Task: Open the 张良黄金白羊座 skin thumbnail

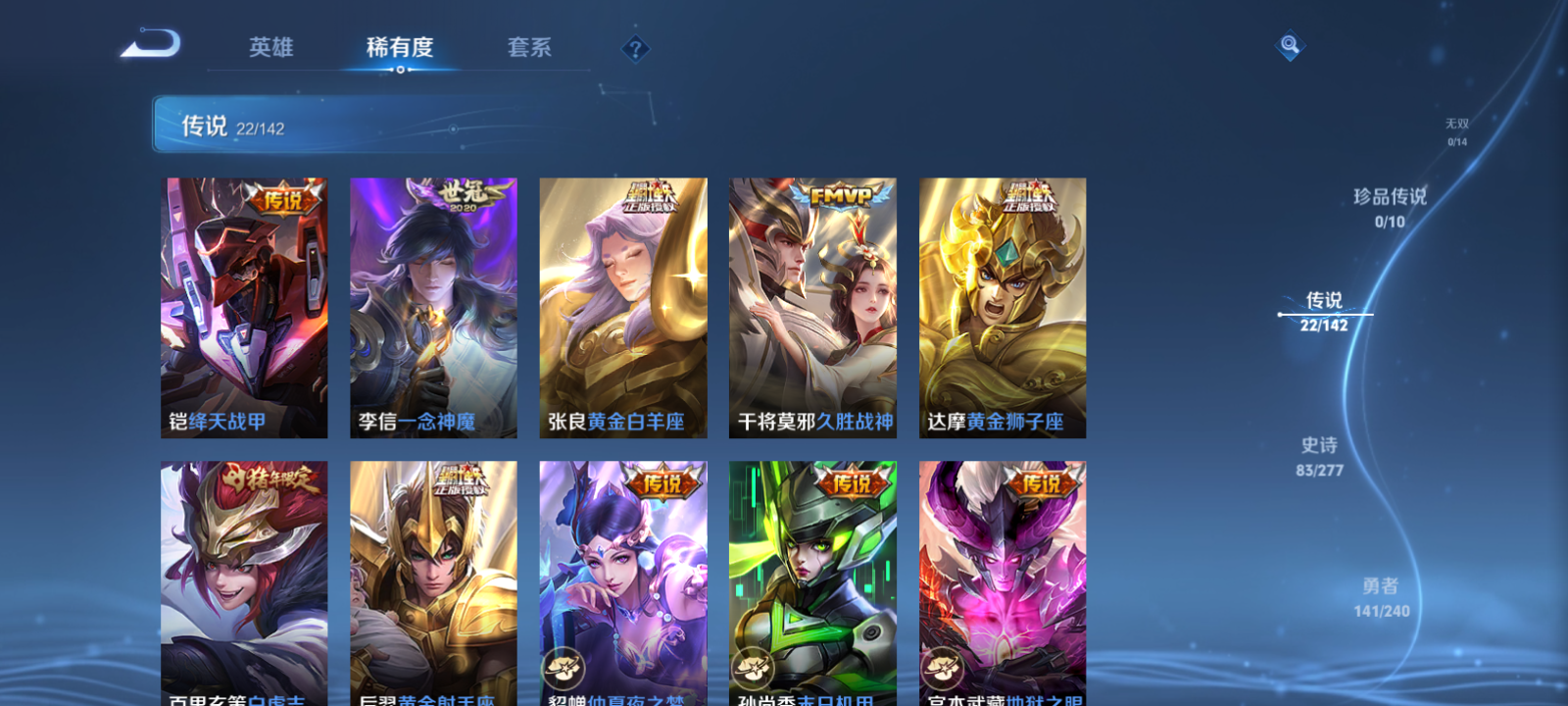Action: [x=621, y=304]
